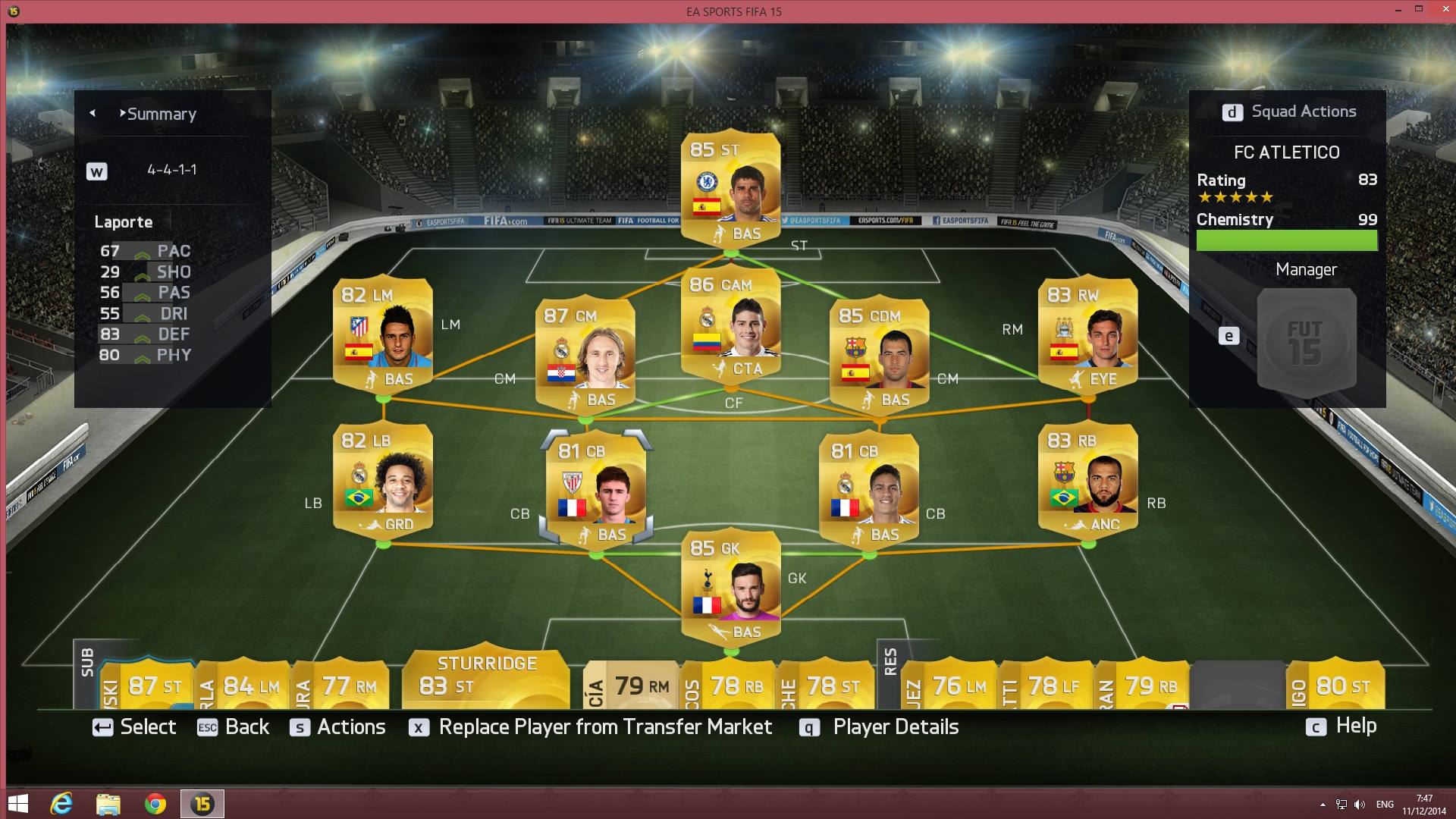
Task: Replace Player from Transfer Market
Action: (x=591, y=726)
